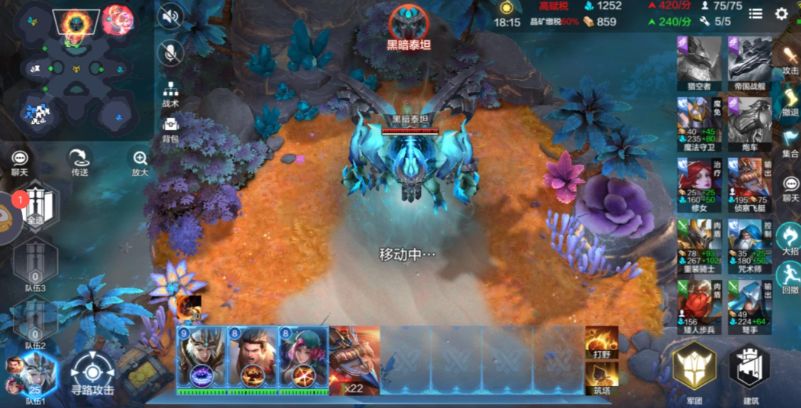Tap the 放大 zoom-in button
The height and width of the screenshot is (408, 801).
point(139,162)
